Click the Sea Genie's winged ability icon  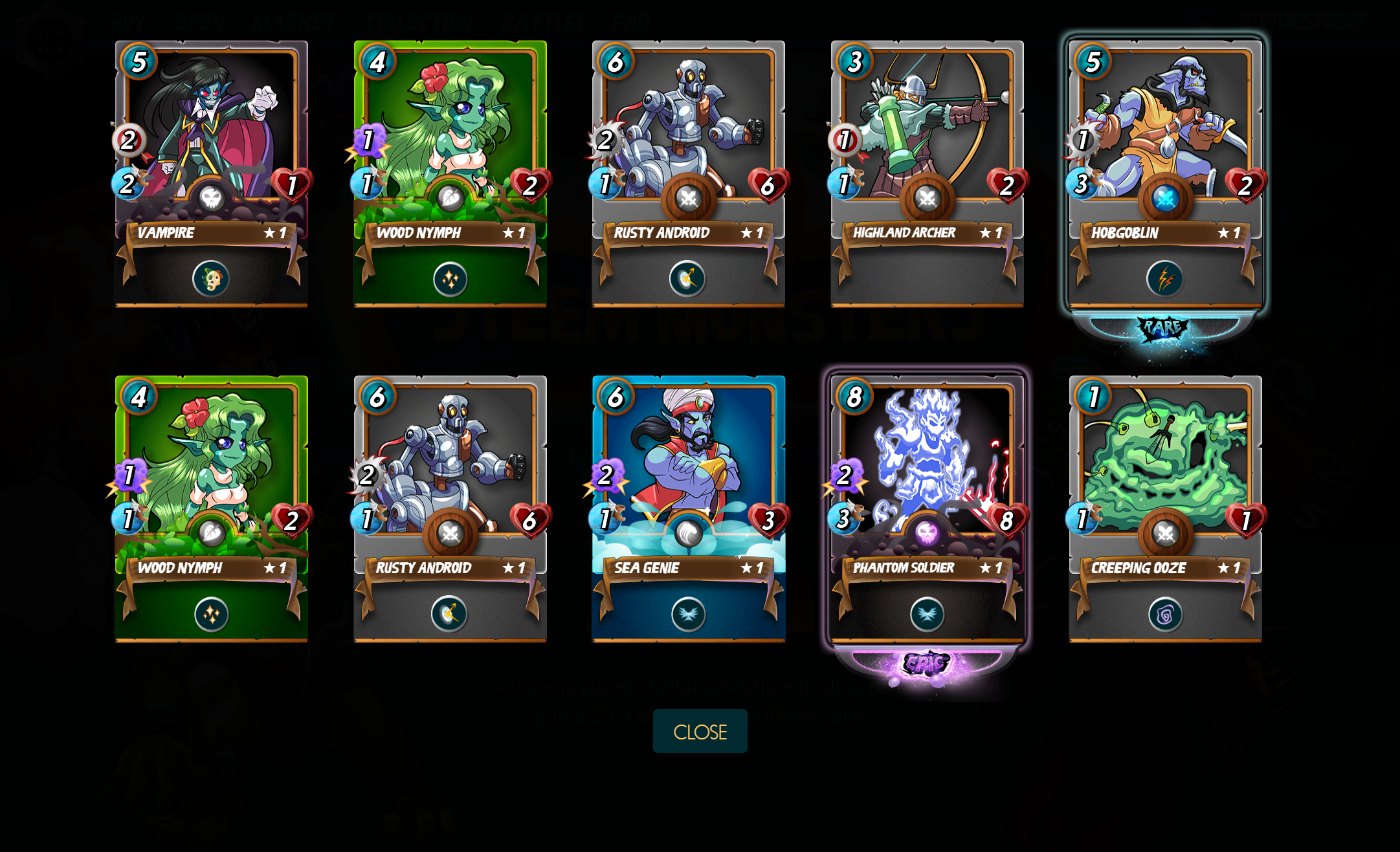[688, 614]
